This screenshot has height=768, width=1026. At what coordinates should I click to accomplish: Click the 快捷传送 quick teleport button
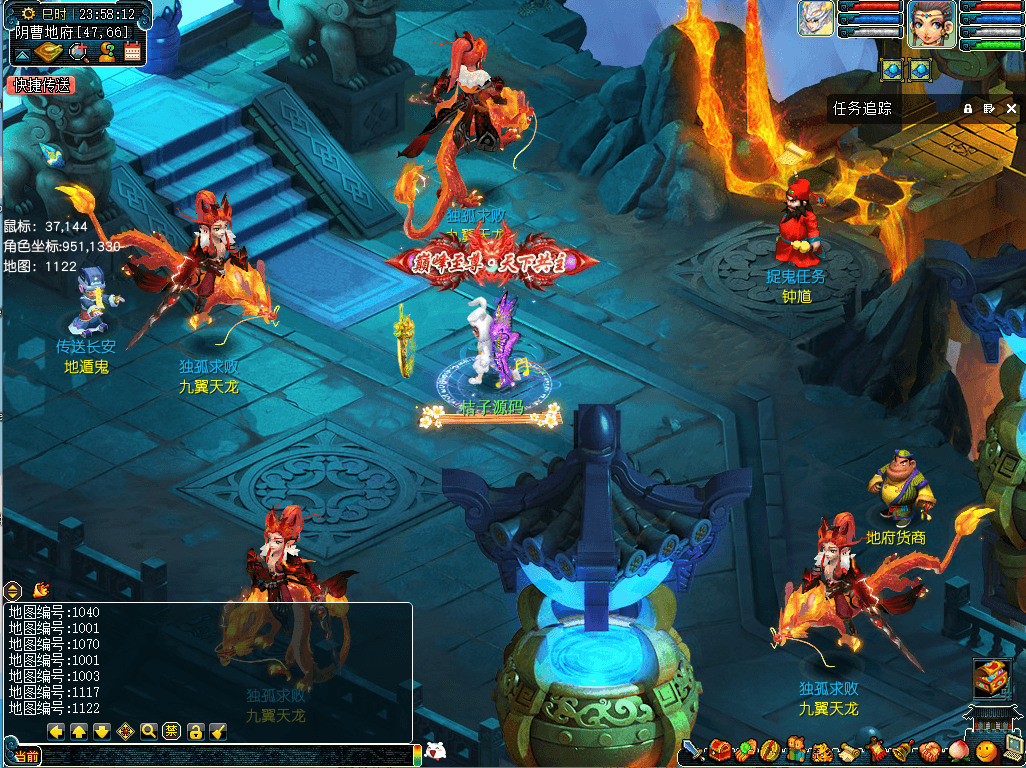pos(41,86)
